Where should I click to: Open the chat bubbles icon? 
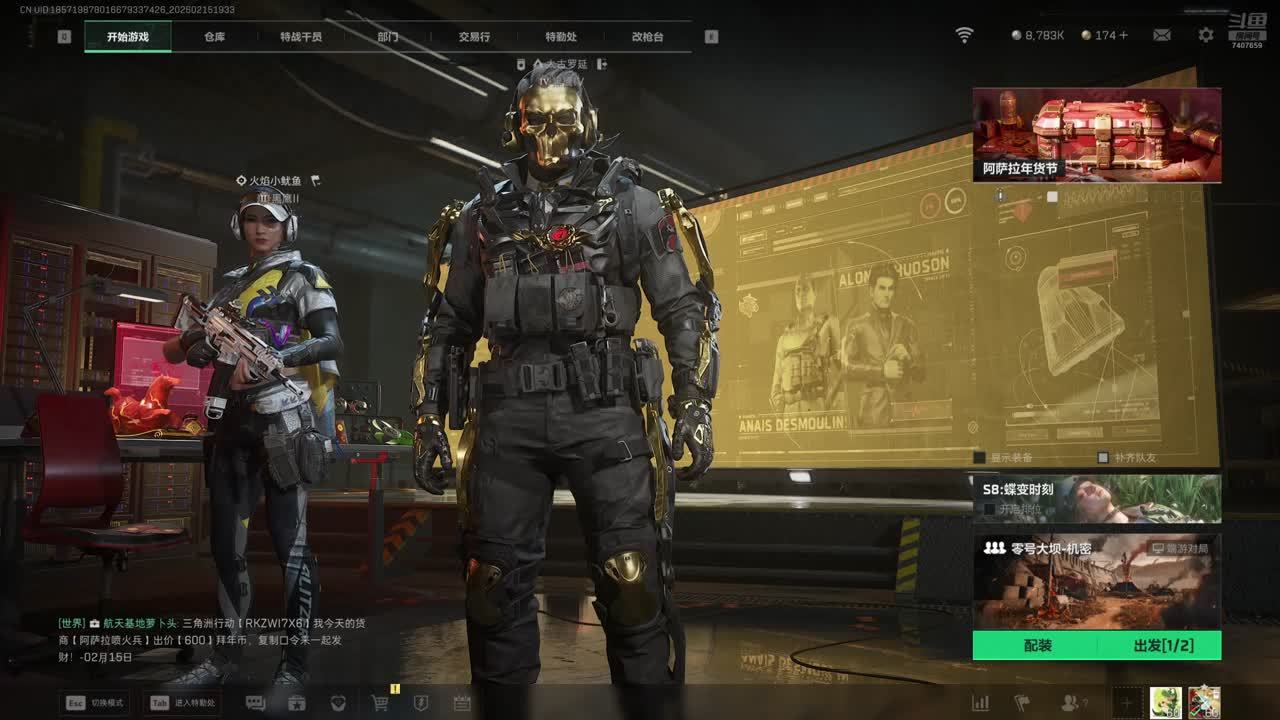[255, 703]
